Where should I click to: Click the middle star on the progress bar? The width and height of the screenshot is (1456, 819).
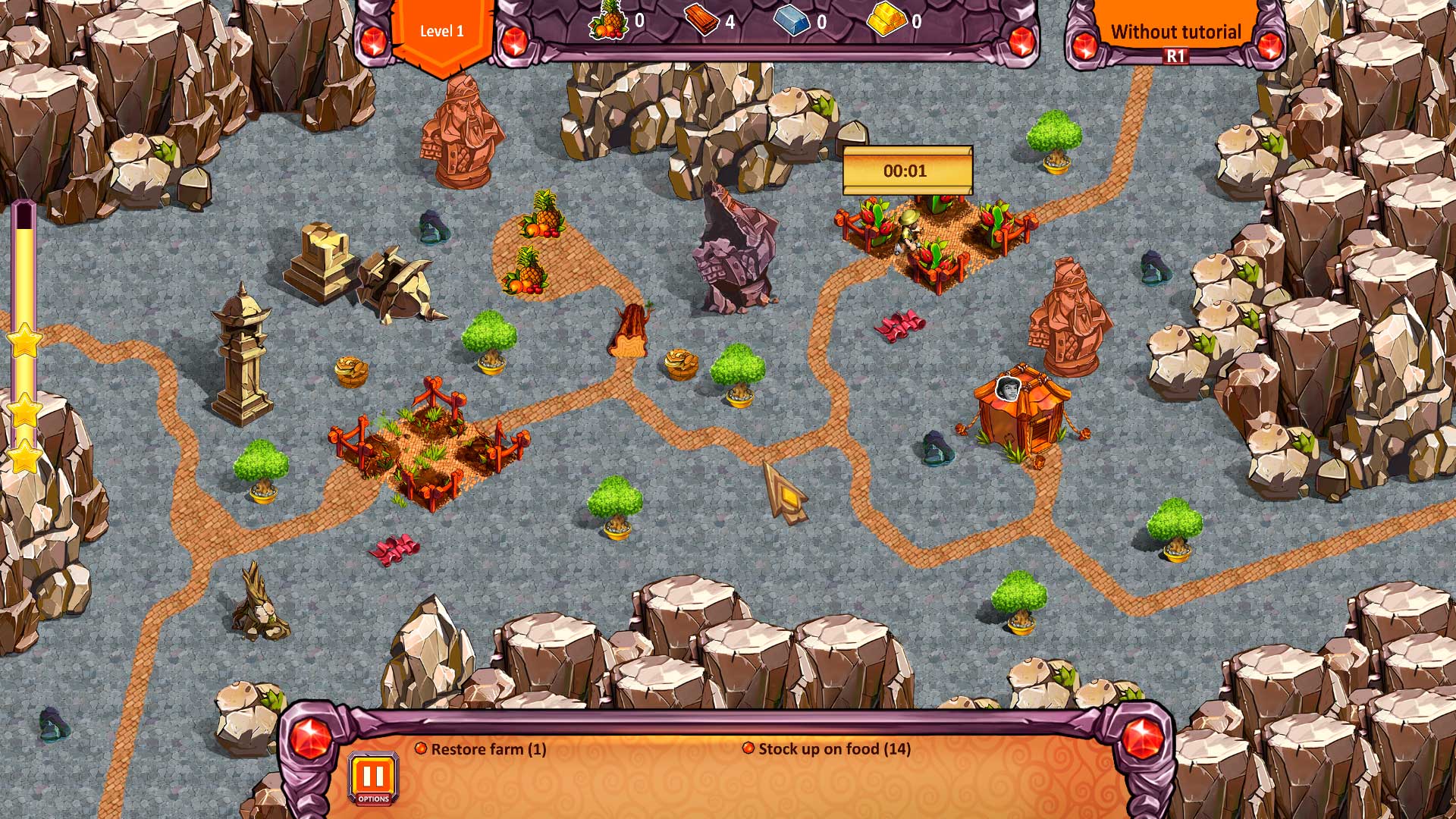26,410
